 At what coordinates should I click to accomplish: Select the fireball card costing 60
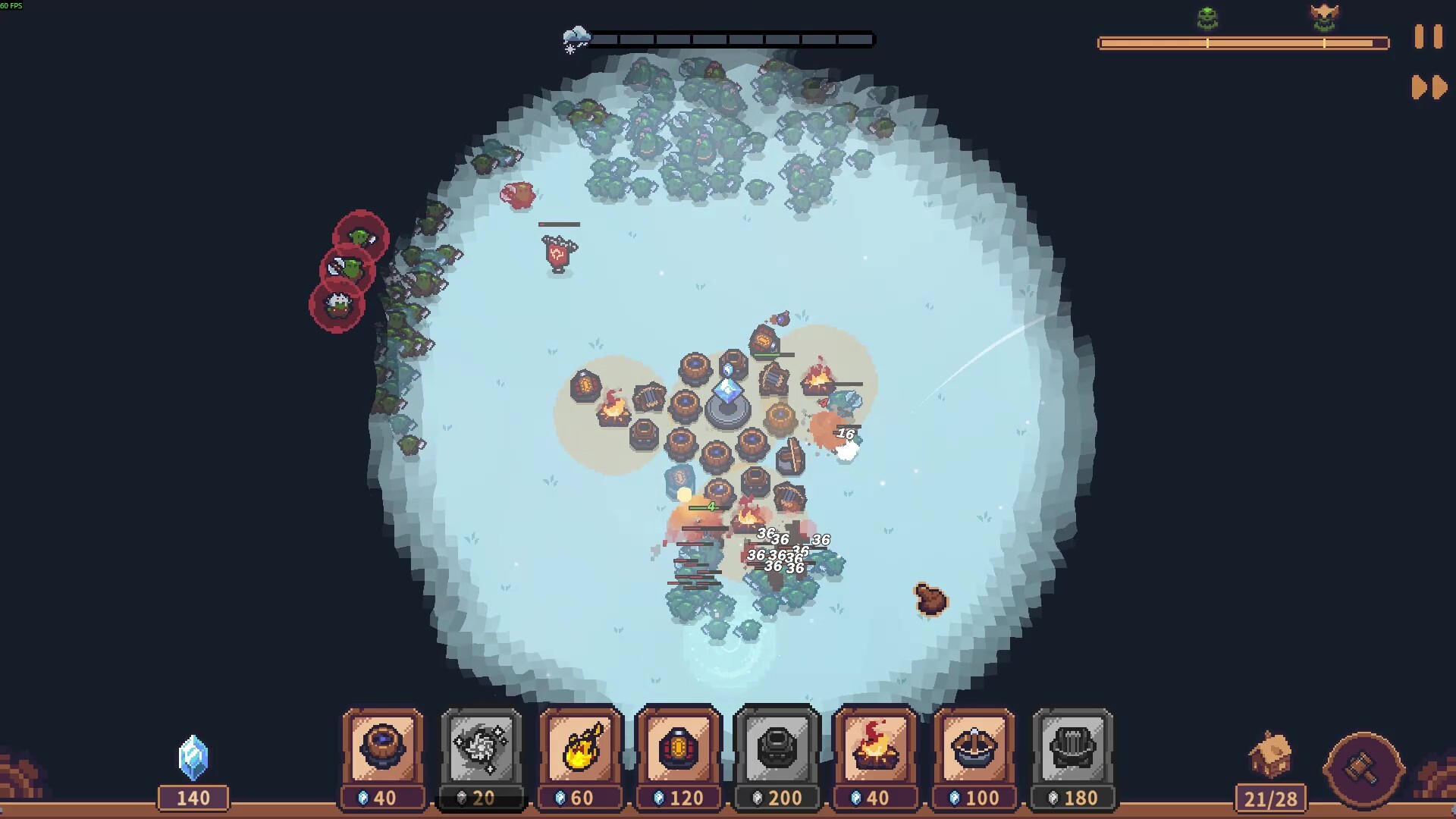tap(580, 748)
